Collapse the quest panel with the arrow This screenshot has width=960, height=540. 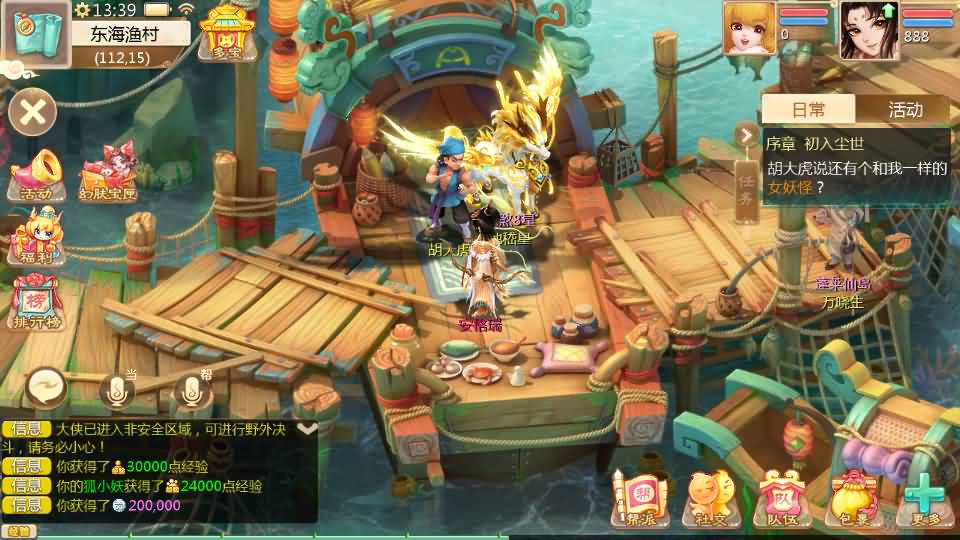[746, 135]
